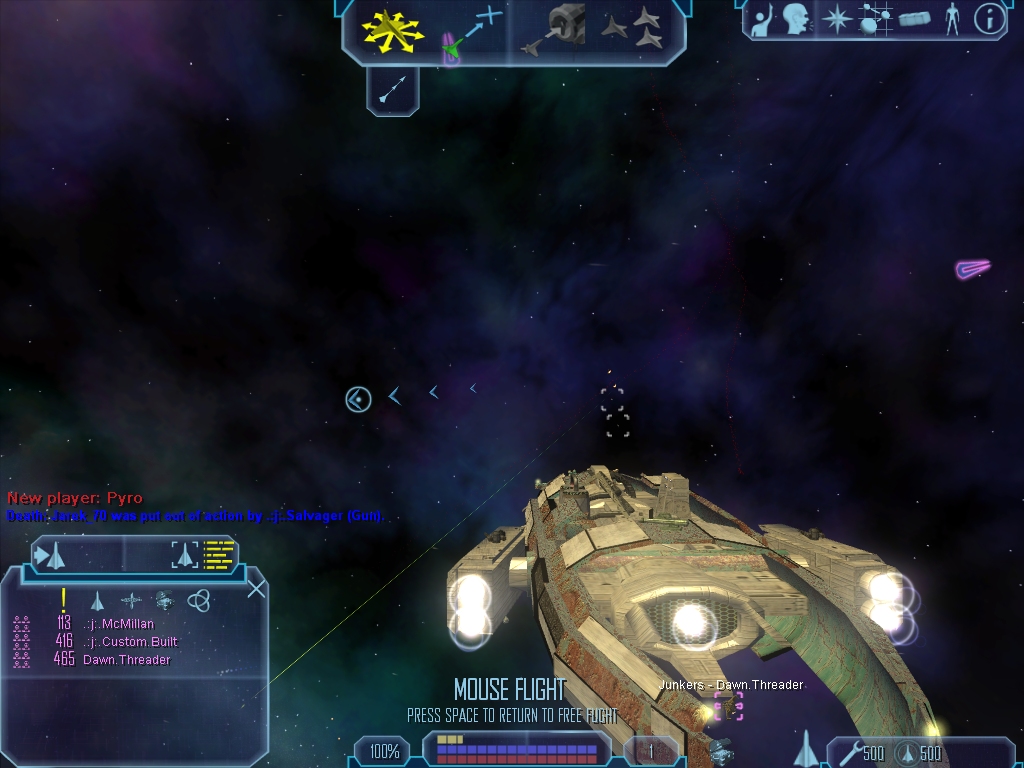Image resolution: width=1024 pixels, height=768 pixels.
Task: Open the chat talking-head icon
Action: [x=796, y=18]
